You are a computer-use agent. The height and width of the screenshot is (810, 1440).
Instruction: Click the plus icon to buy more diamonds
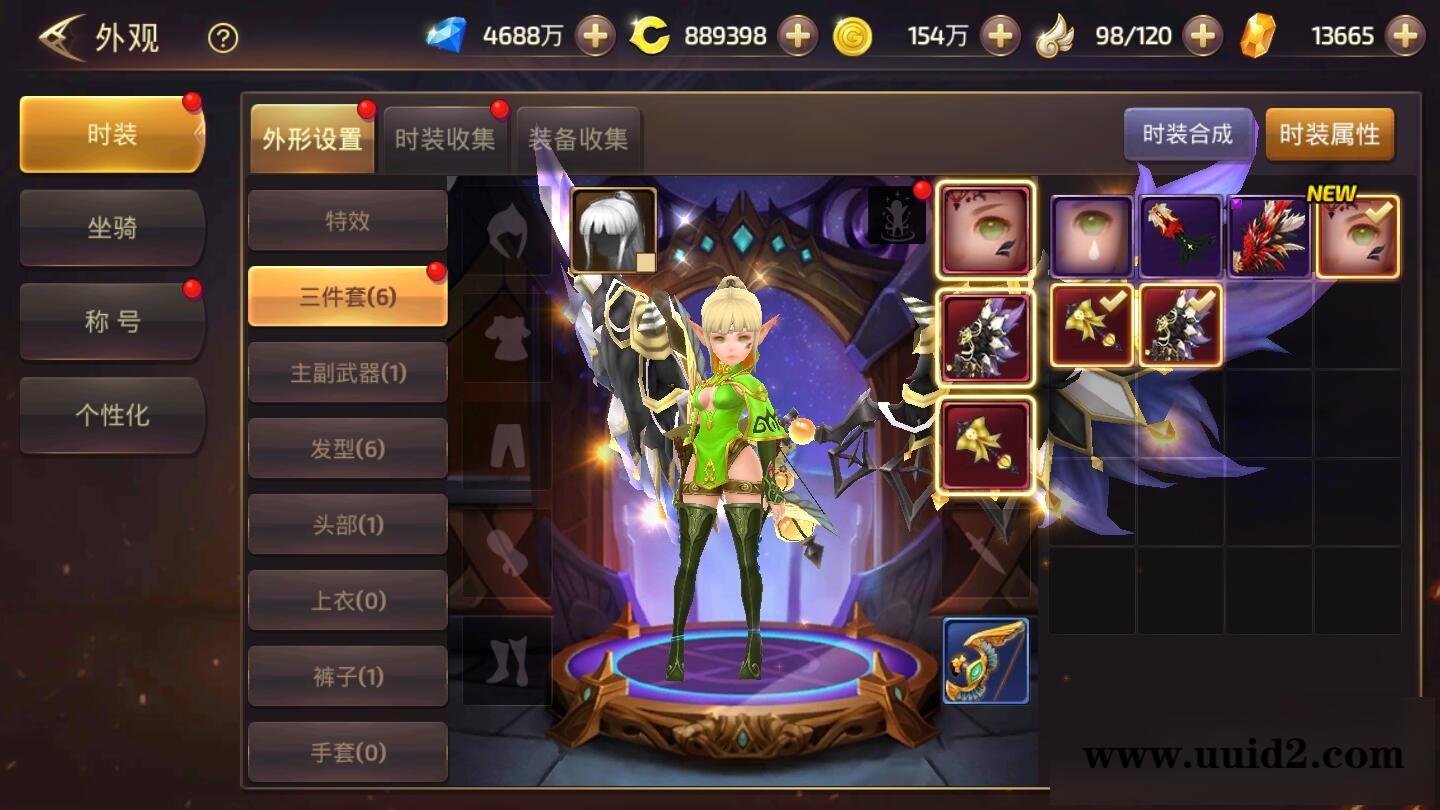point(595,35)
